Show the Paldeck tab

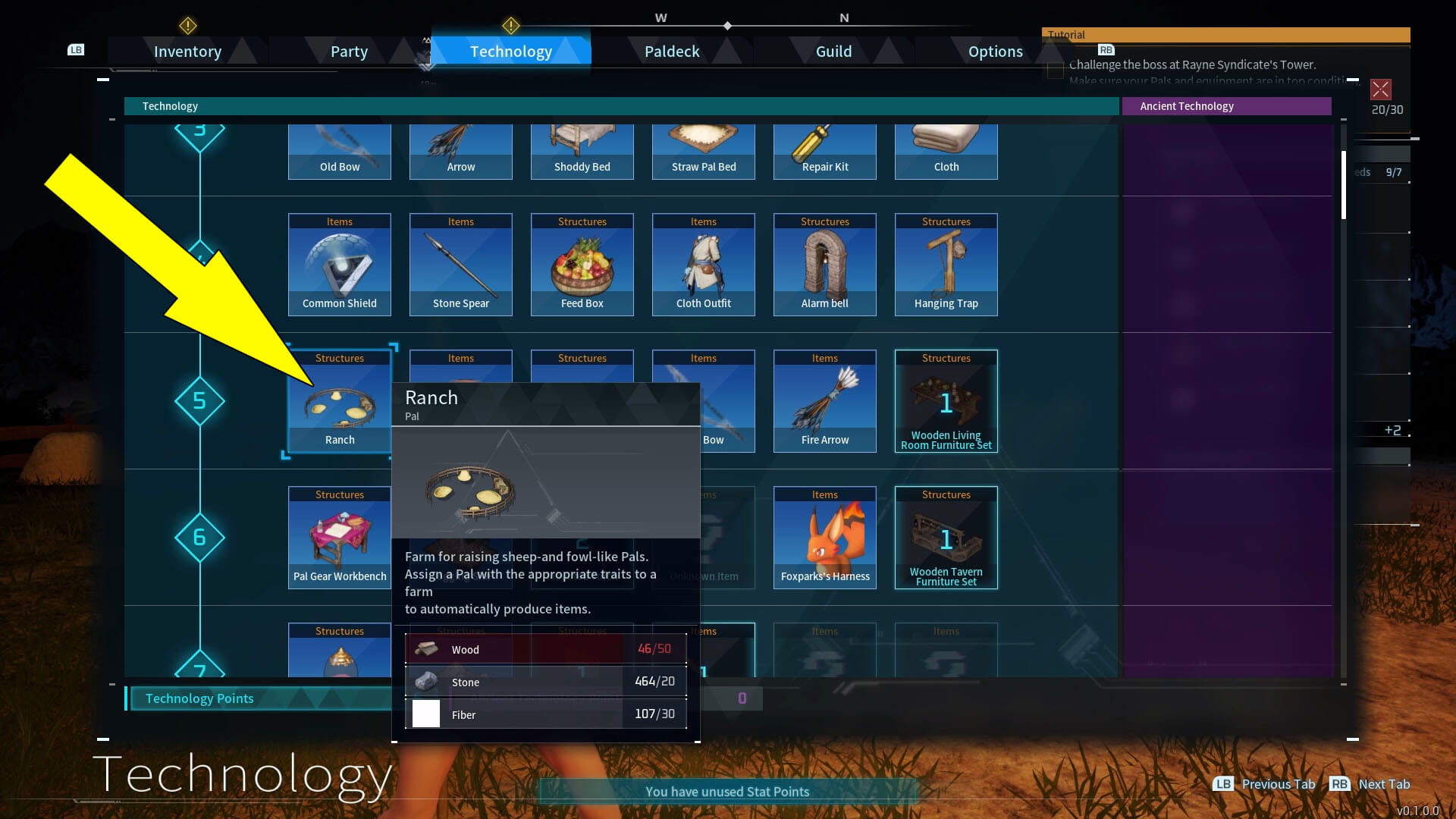[x=672, y=52]
